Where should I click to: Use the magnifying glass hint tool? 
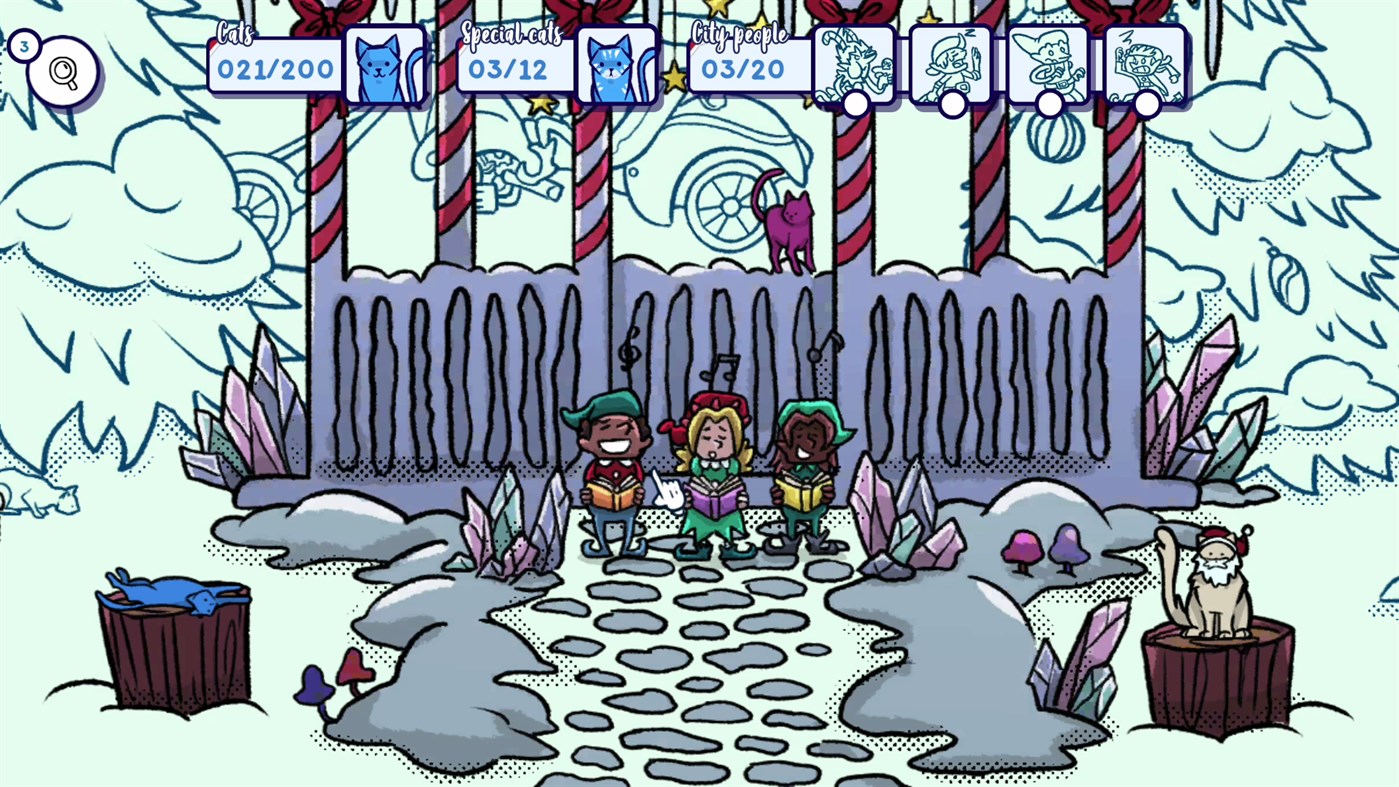tap(62, 70)
